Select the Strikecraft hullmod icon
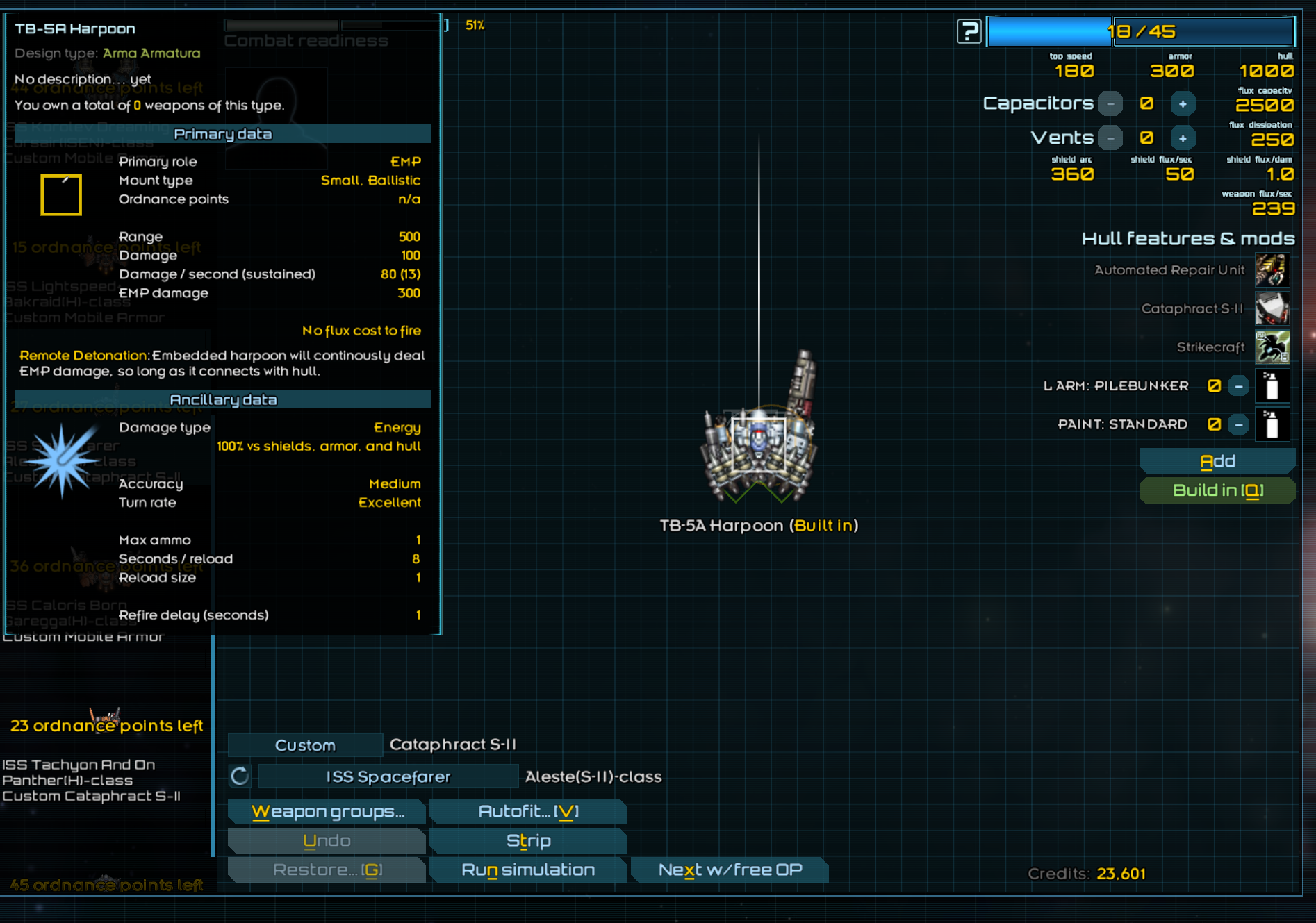Viewport: 1316px width, 923px height. point(1272,347)
